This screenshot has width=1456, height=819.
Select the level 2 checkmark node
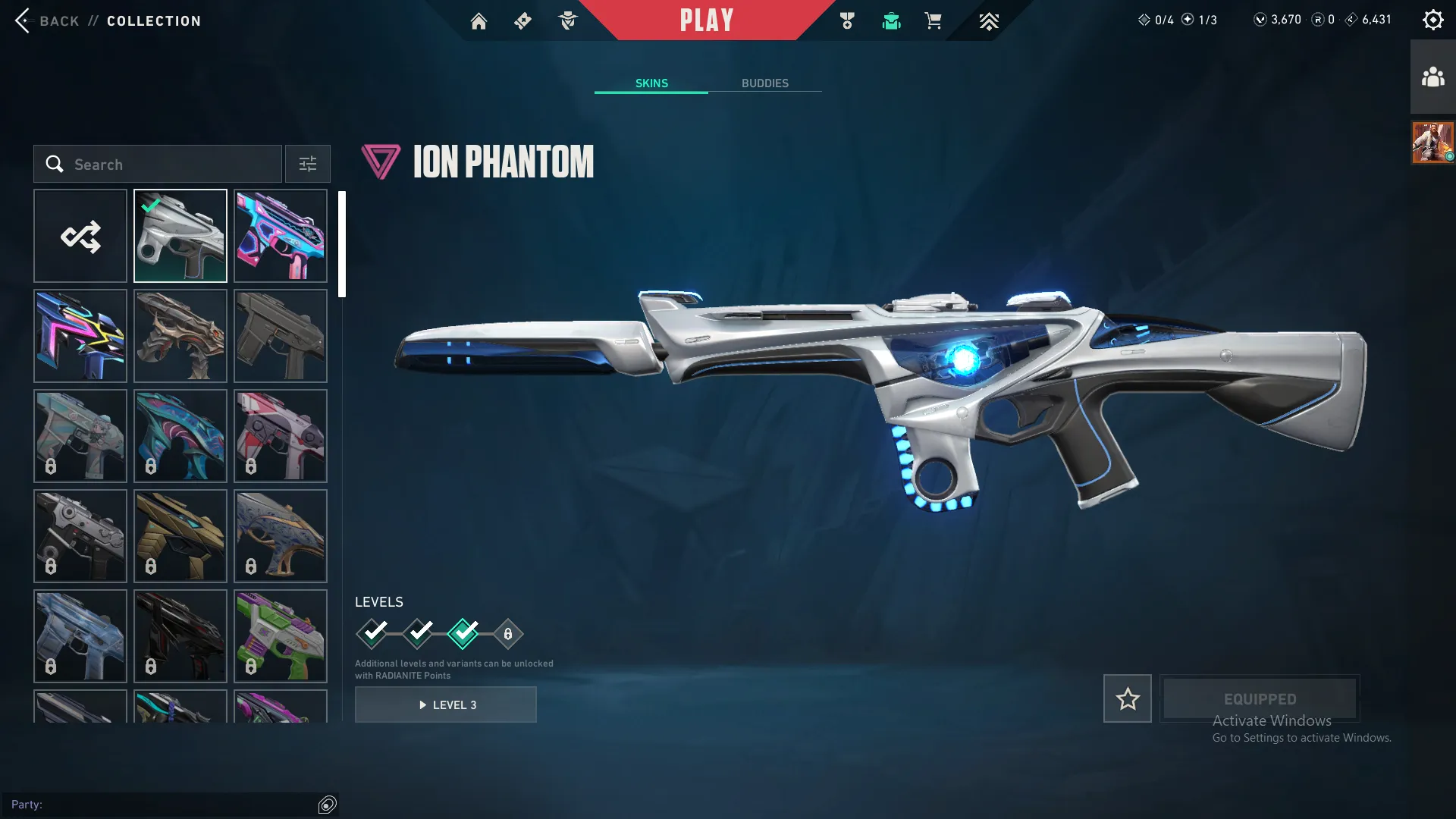[418, 632]
